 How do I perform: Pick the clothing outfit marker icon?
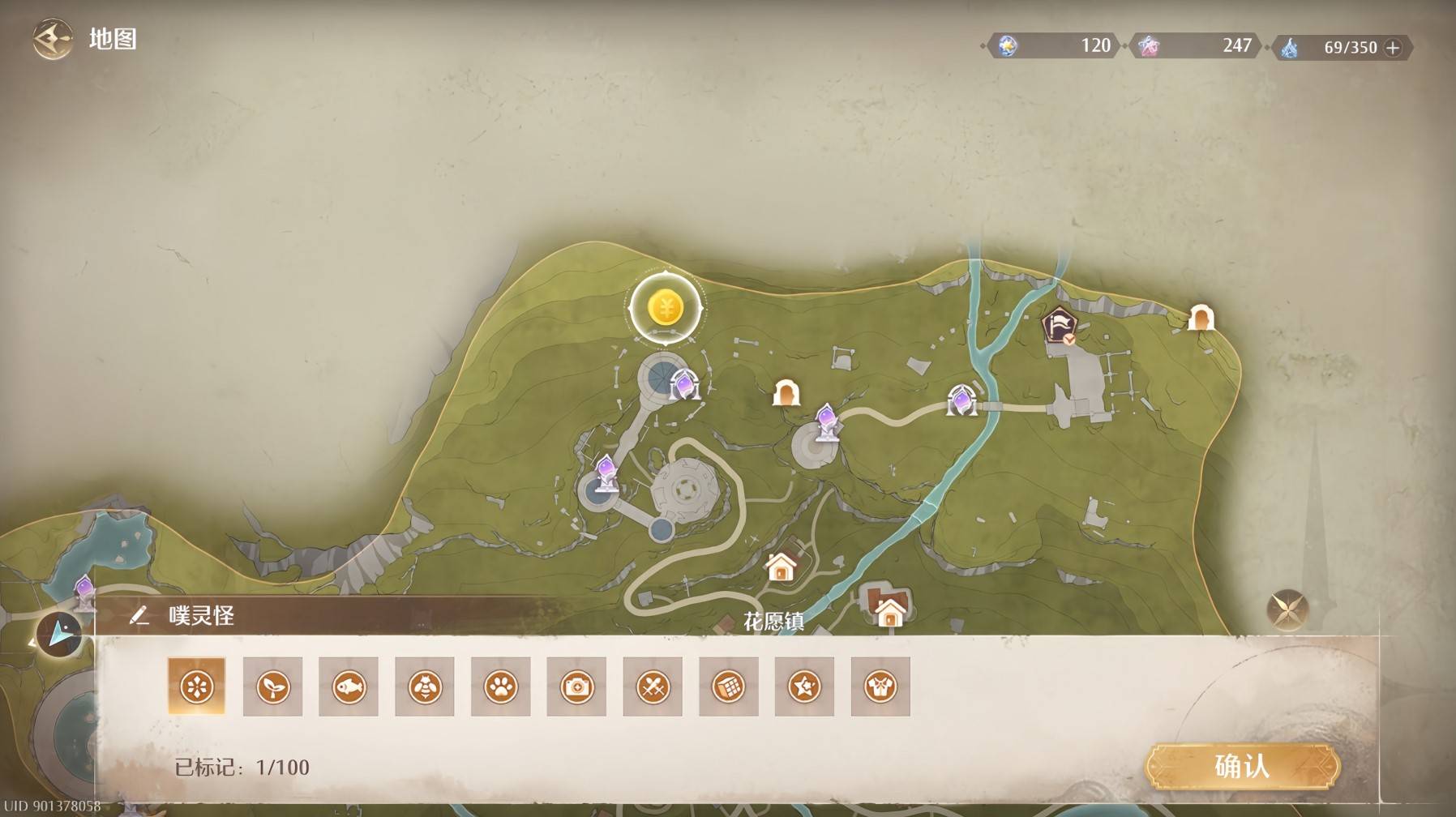point(880,687)
